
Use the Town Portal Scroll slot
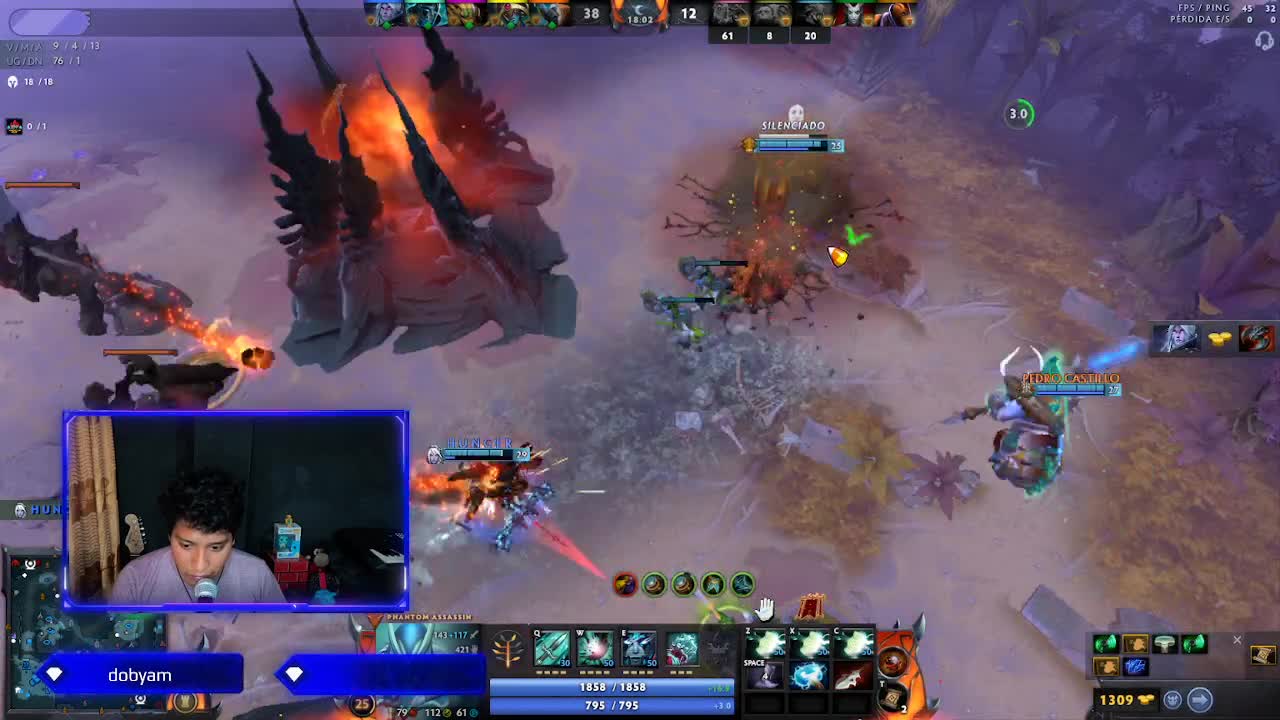tap(892, 695)
